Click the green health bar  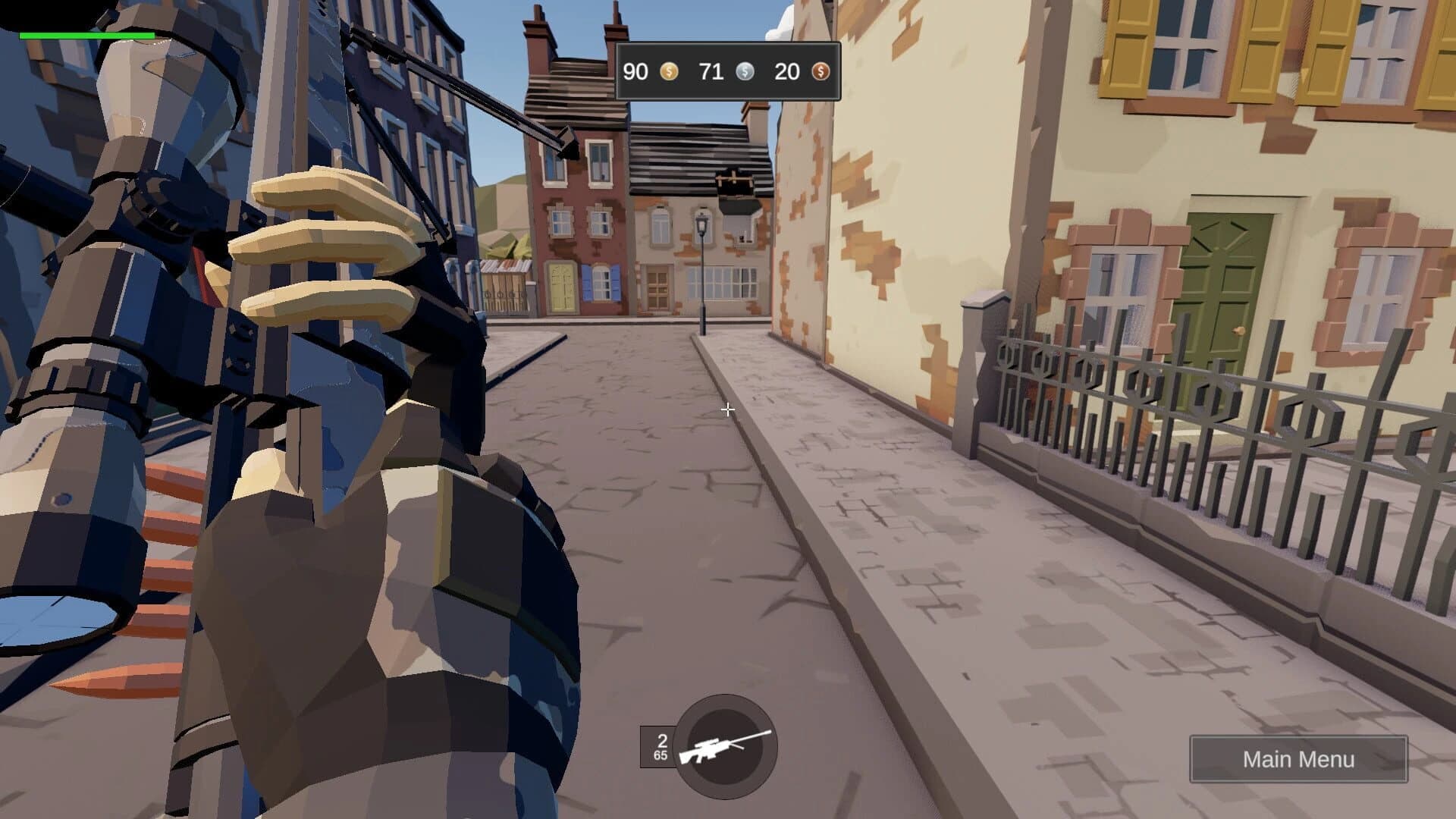[x=87, y=35]
